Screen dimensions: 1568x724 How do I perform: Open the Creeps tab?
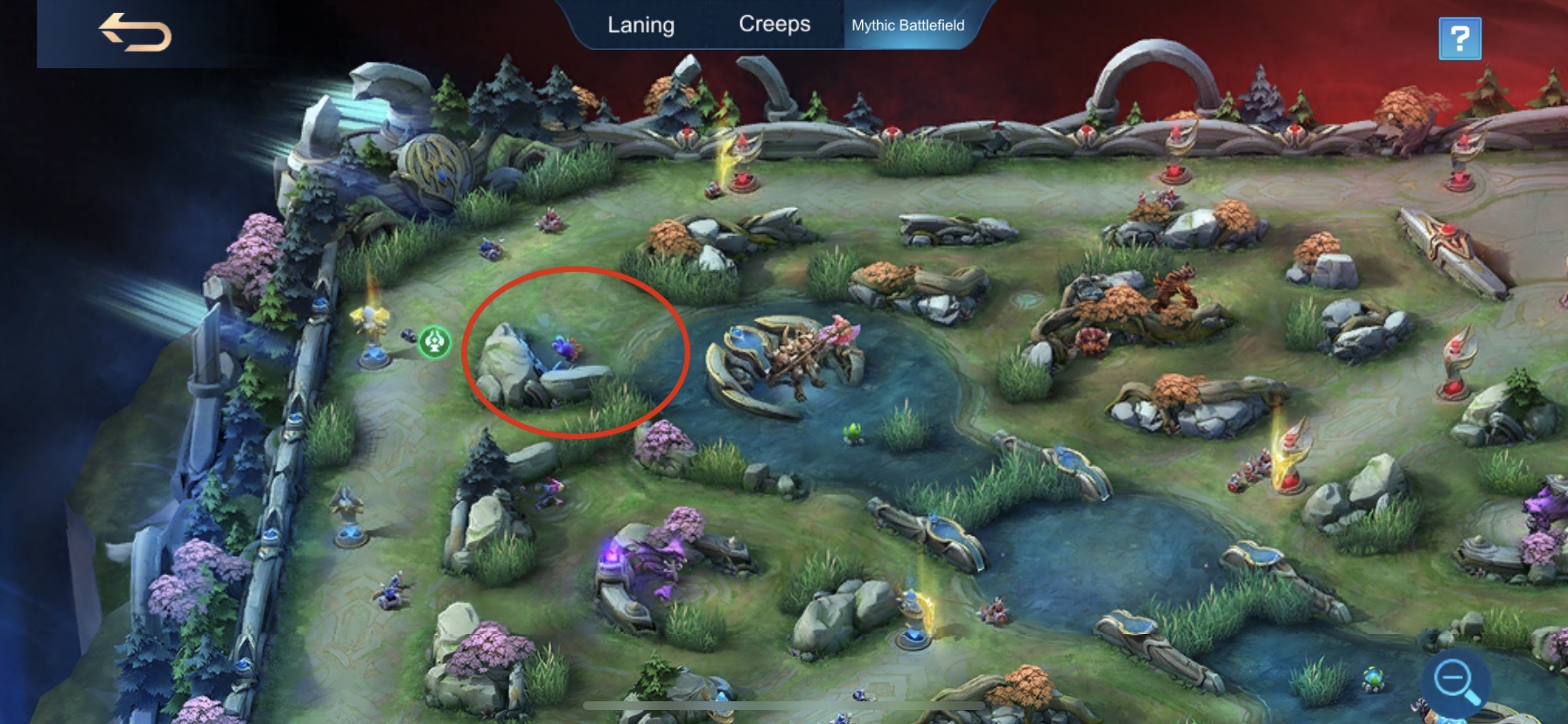775,24
